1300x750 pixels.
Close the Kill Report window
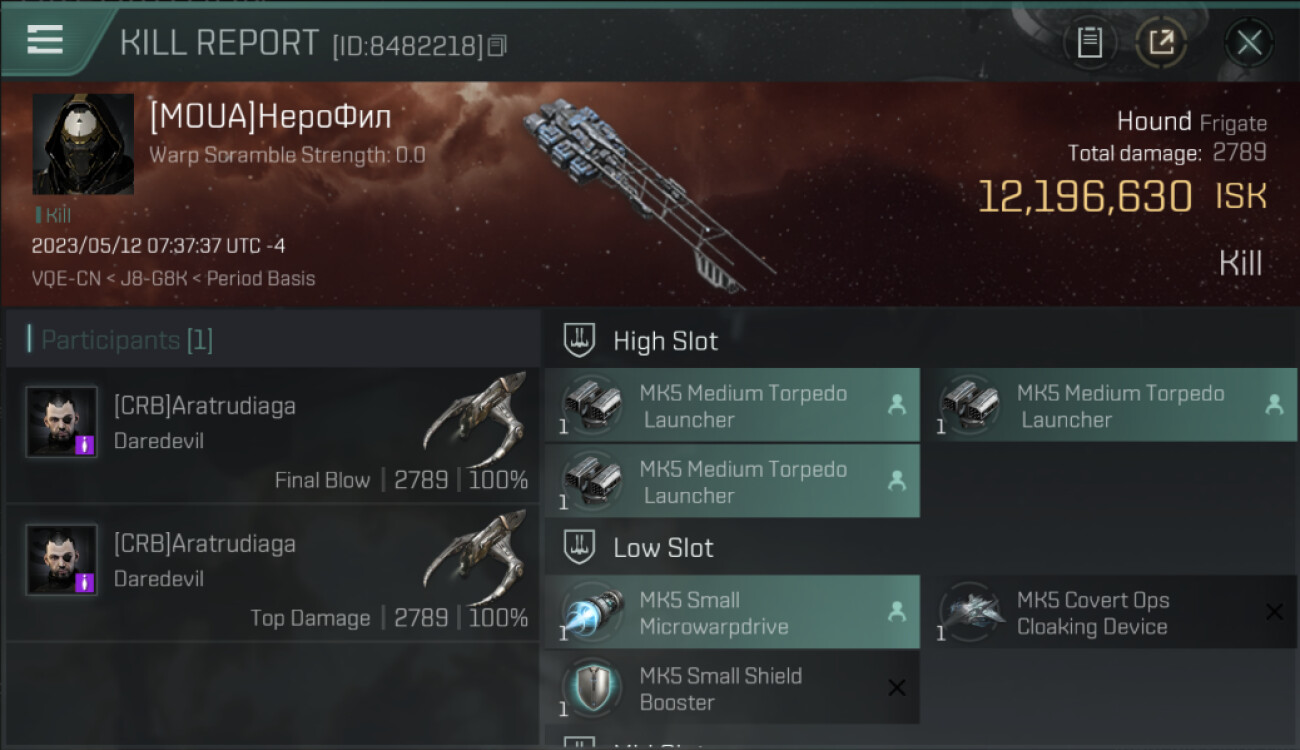(x=1249, y=42)
